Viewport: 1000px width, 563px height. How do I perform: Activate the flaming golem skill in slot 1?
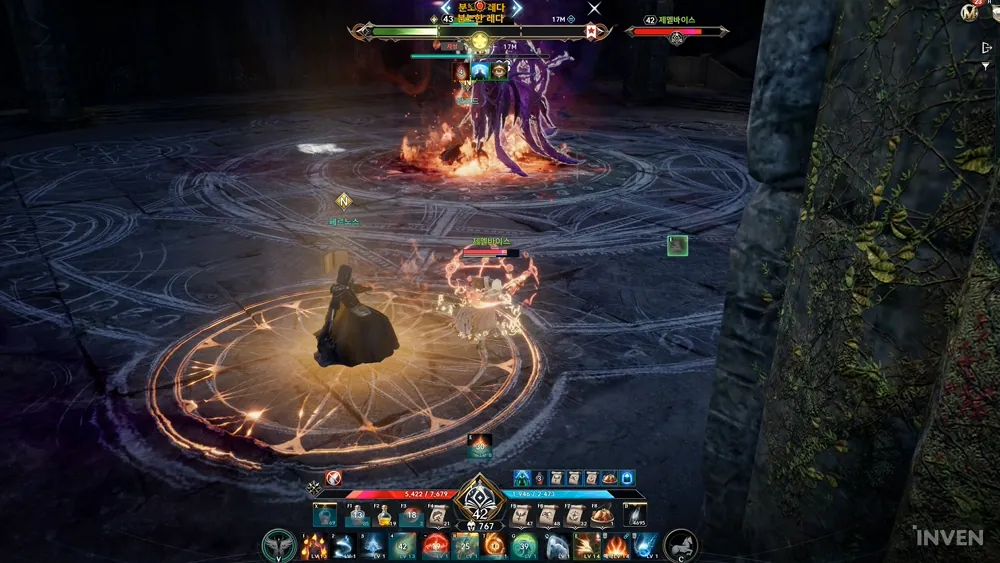314,546
